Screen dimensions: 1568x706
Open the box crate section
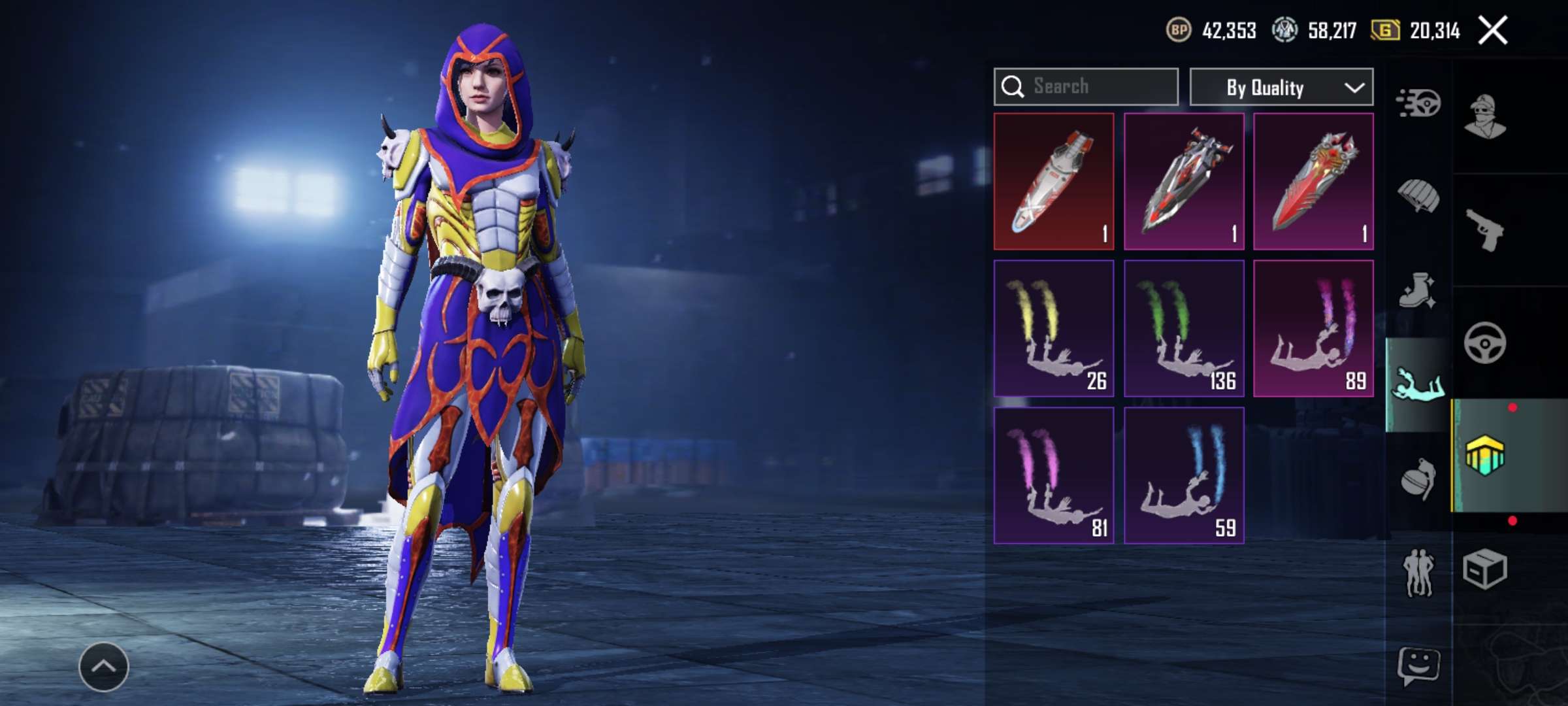pyautogui.click(x=1485, y=569)
